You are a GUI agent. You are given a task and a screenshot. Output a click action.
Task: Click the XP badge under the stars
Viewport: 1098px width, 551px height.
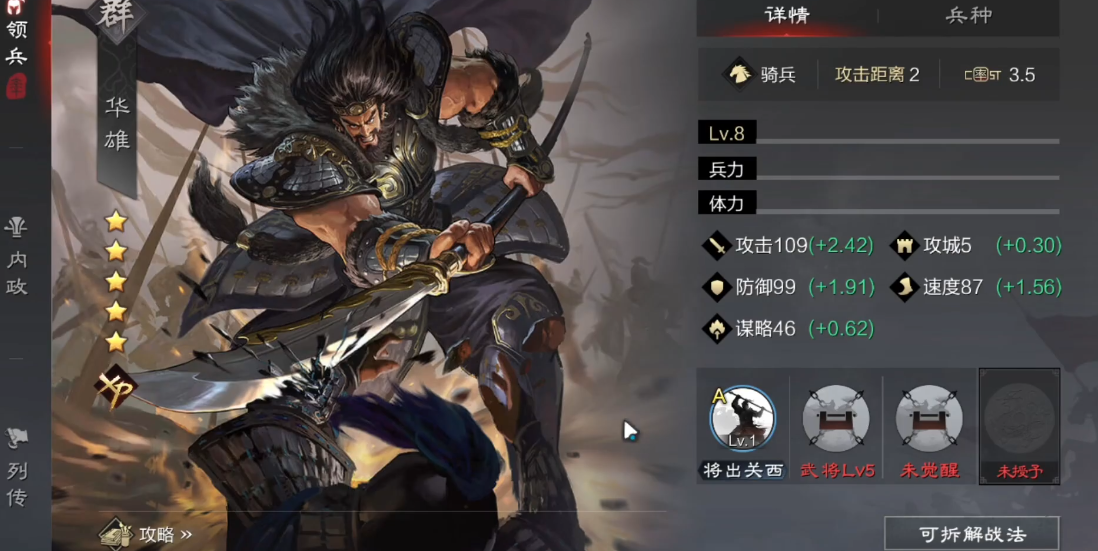(x=116, y=385)
